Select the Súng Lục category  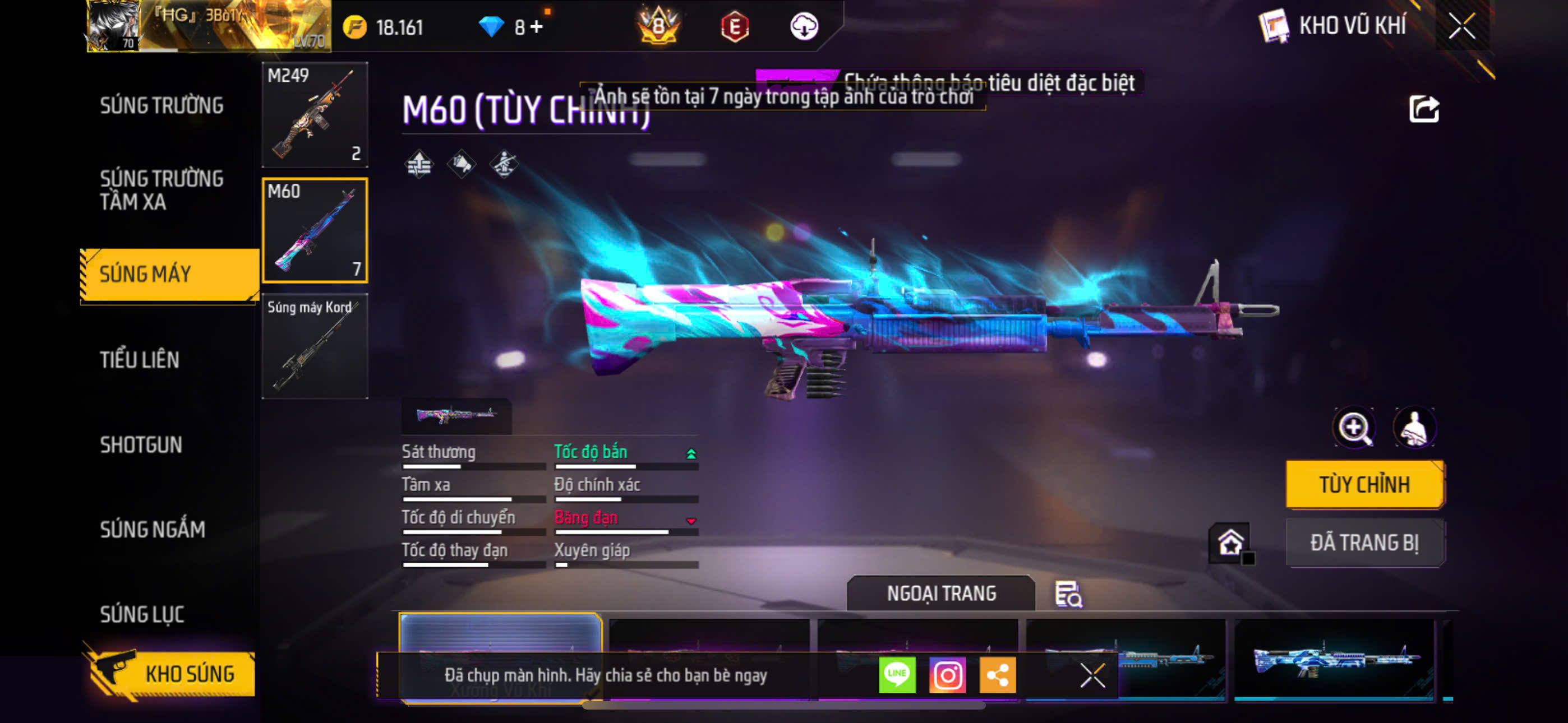[142, 614]
